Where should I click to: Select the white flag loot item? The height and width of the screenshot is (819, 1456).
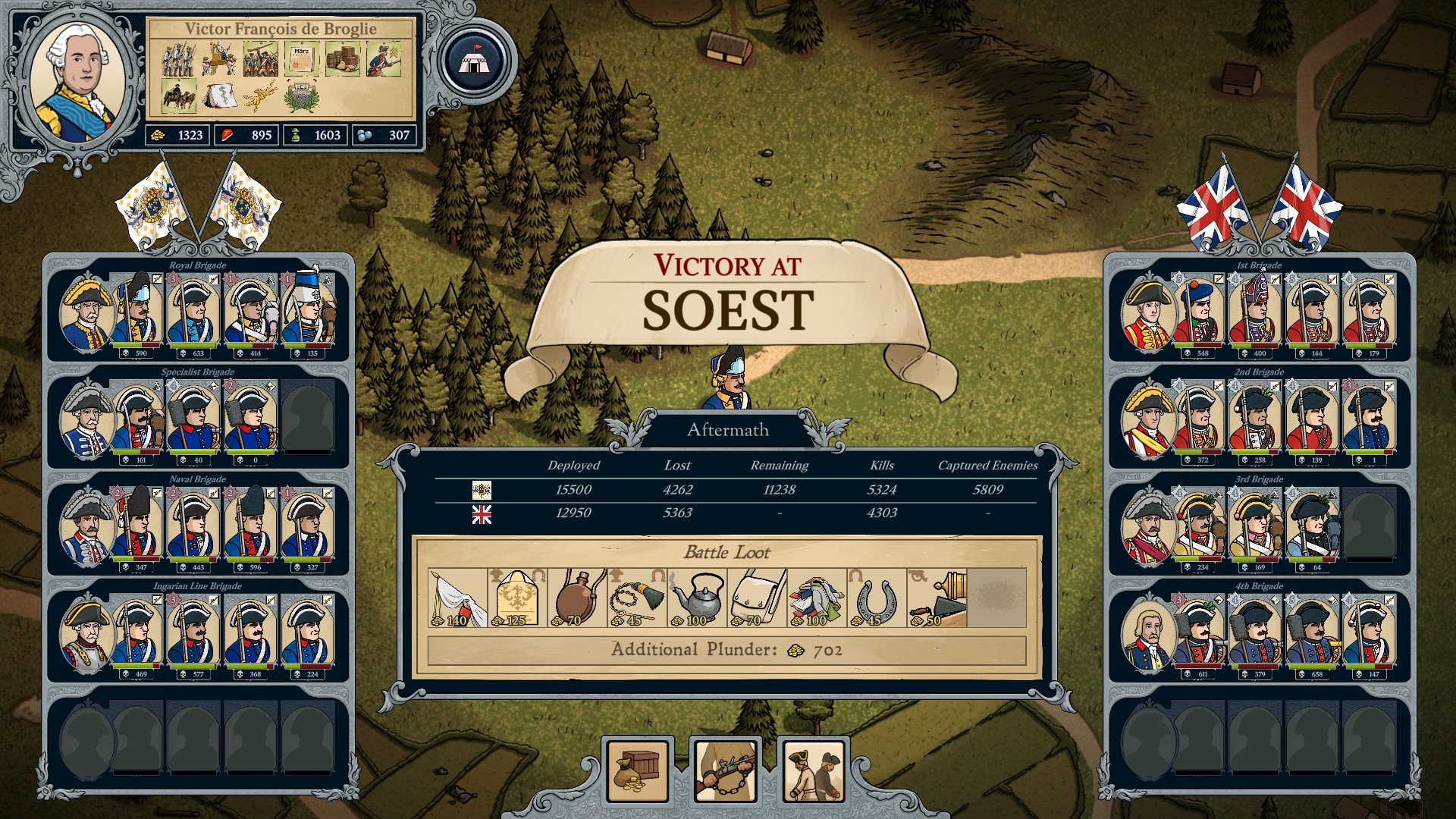tap(457, 598)
